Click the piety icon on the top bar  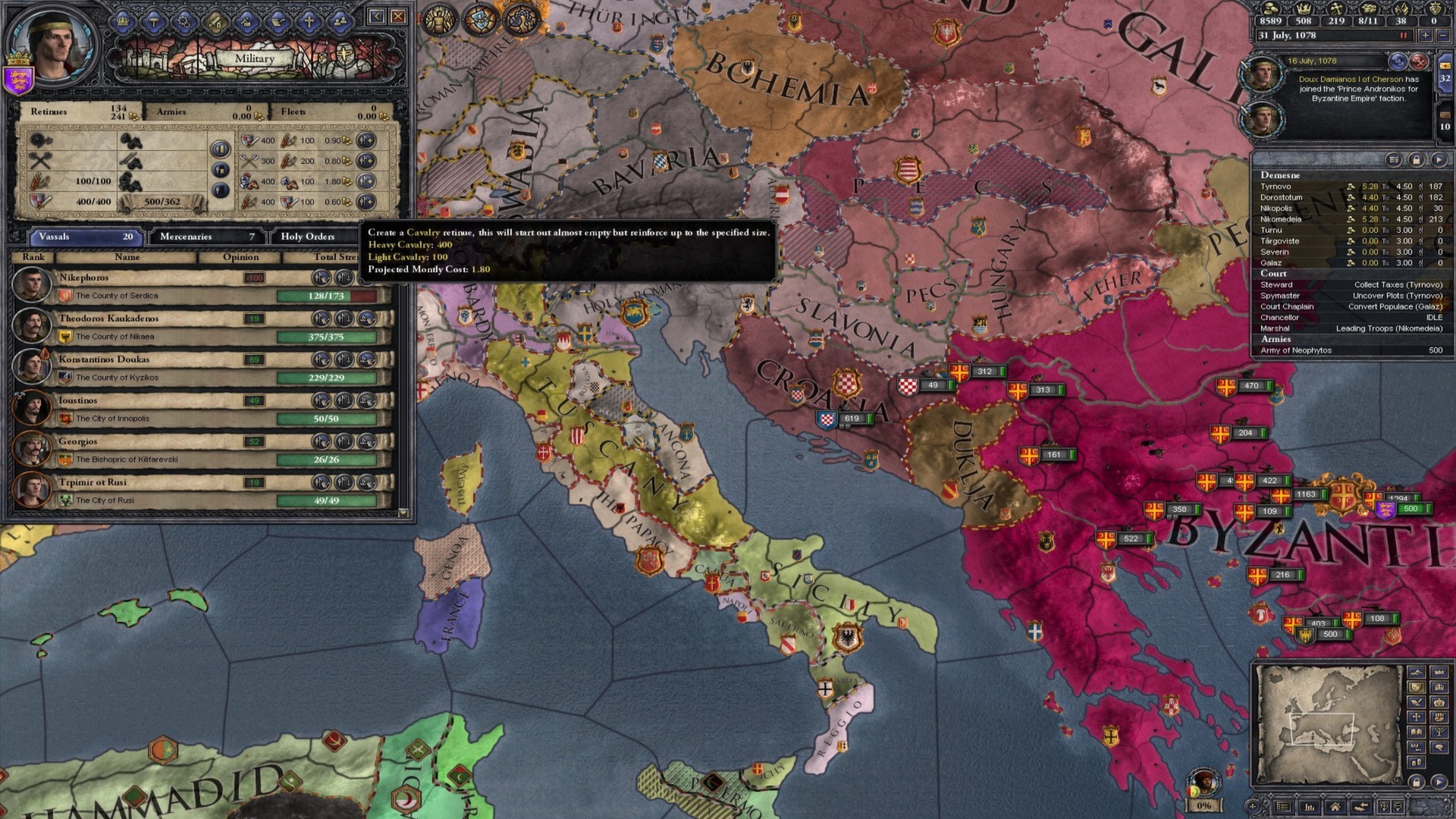[x=1336, y=9]
